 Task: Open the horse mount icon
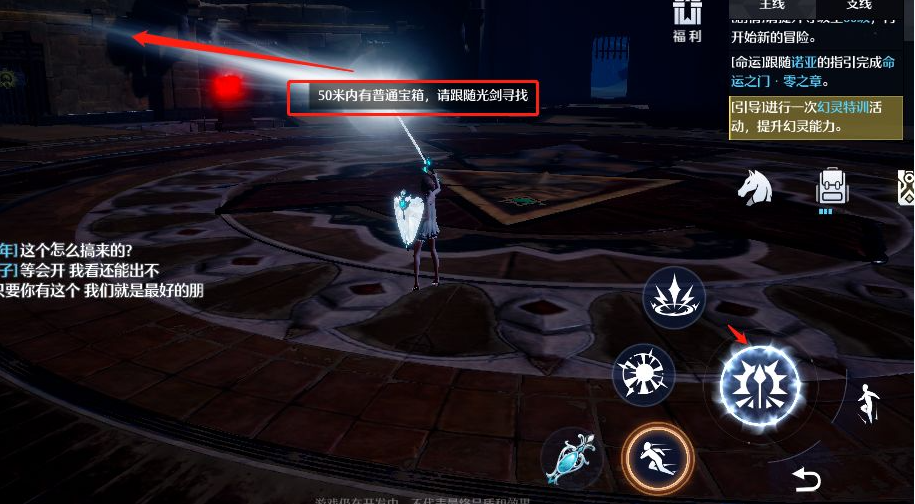[x=758, y=187]
